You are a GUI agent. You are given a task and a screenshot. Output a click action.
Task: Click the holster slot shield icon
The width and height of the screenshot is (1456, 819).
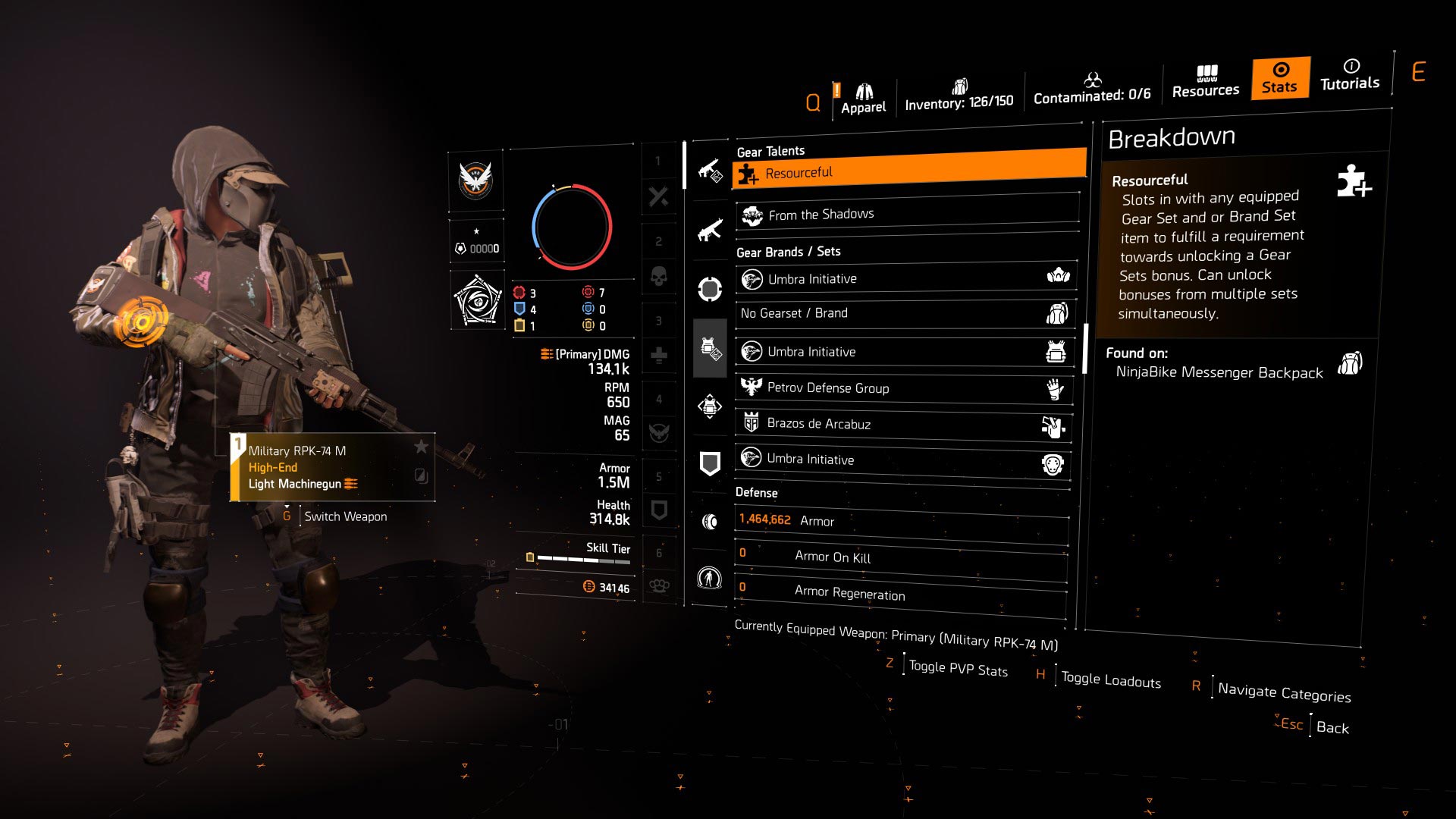coord(709,464)
